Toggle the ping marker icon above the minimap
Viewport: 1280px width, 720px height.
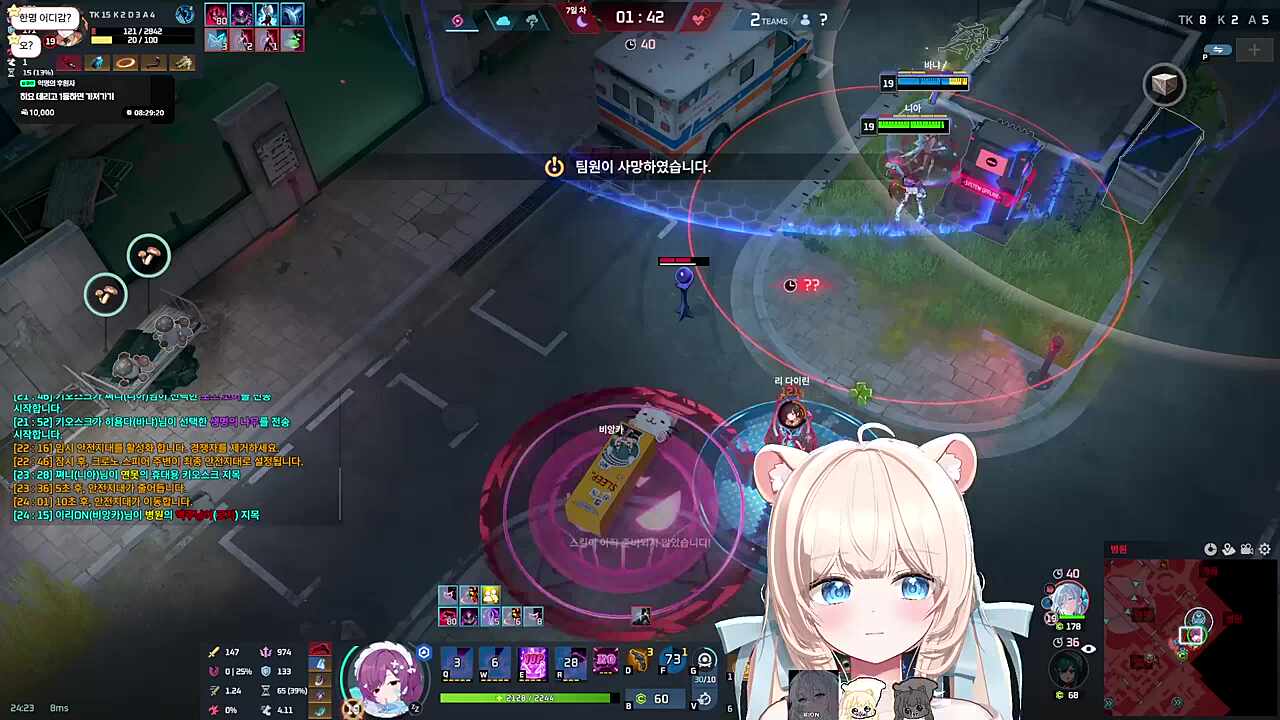point(1227,548)
